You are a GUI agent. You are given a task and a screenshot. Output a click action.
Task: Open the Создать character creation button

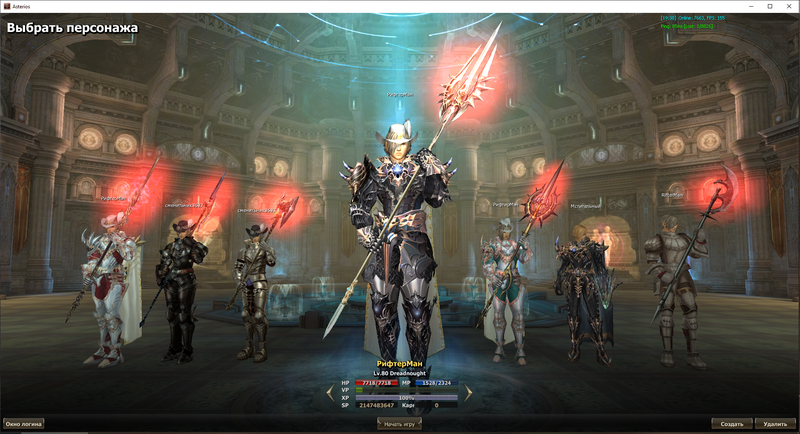(x=731, y=423)
